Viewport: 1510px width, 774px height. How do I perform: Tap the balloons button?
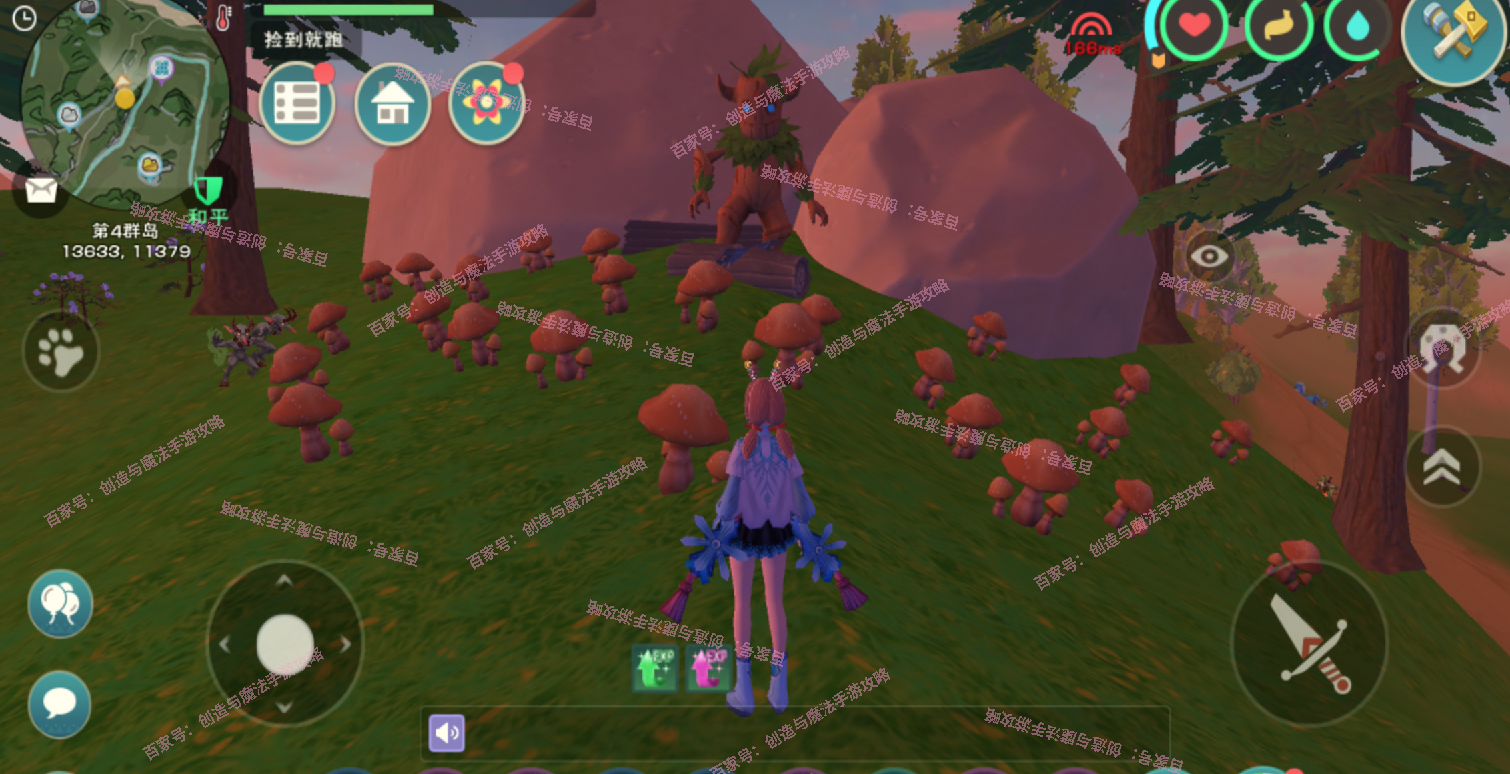coord(60,603)
